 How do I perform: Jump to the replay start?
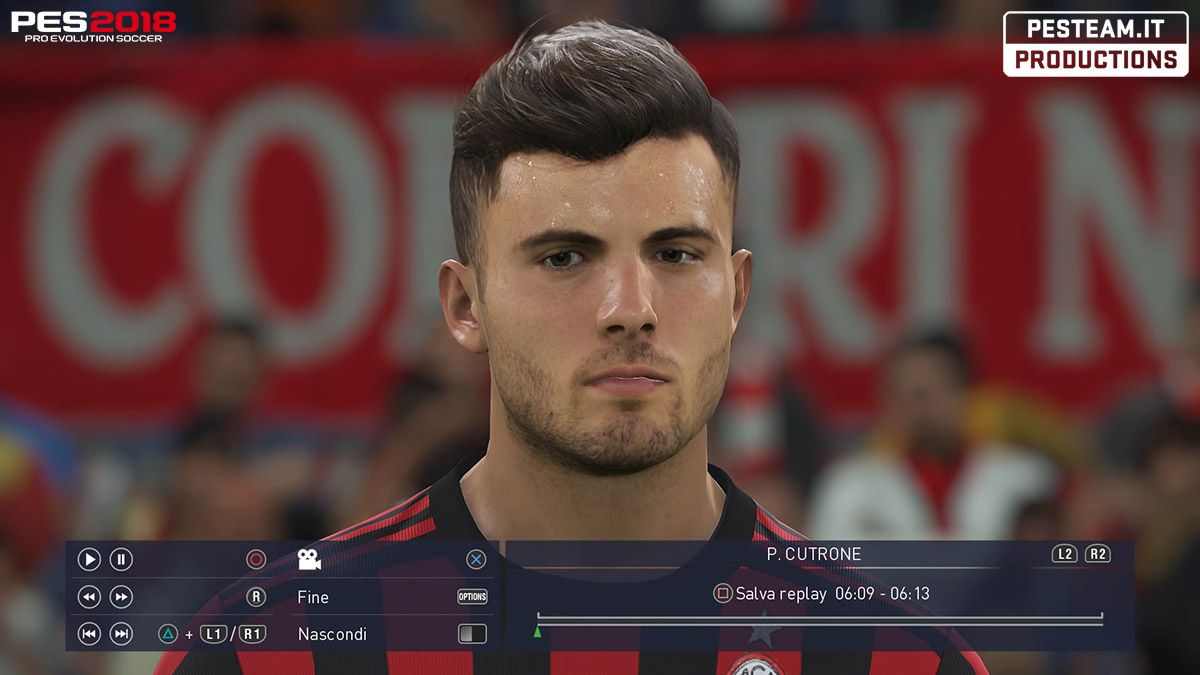coord(89,634)
